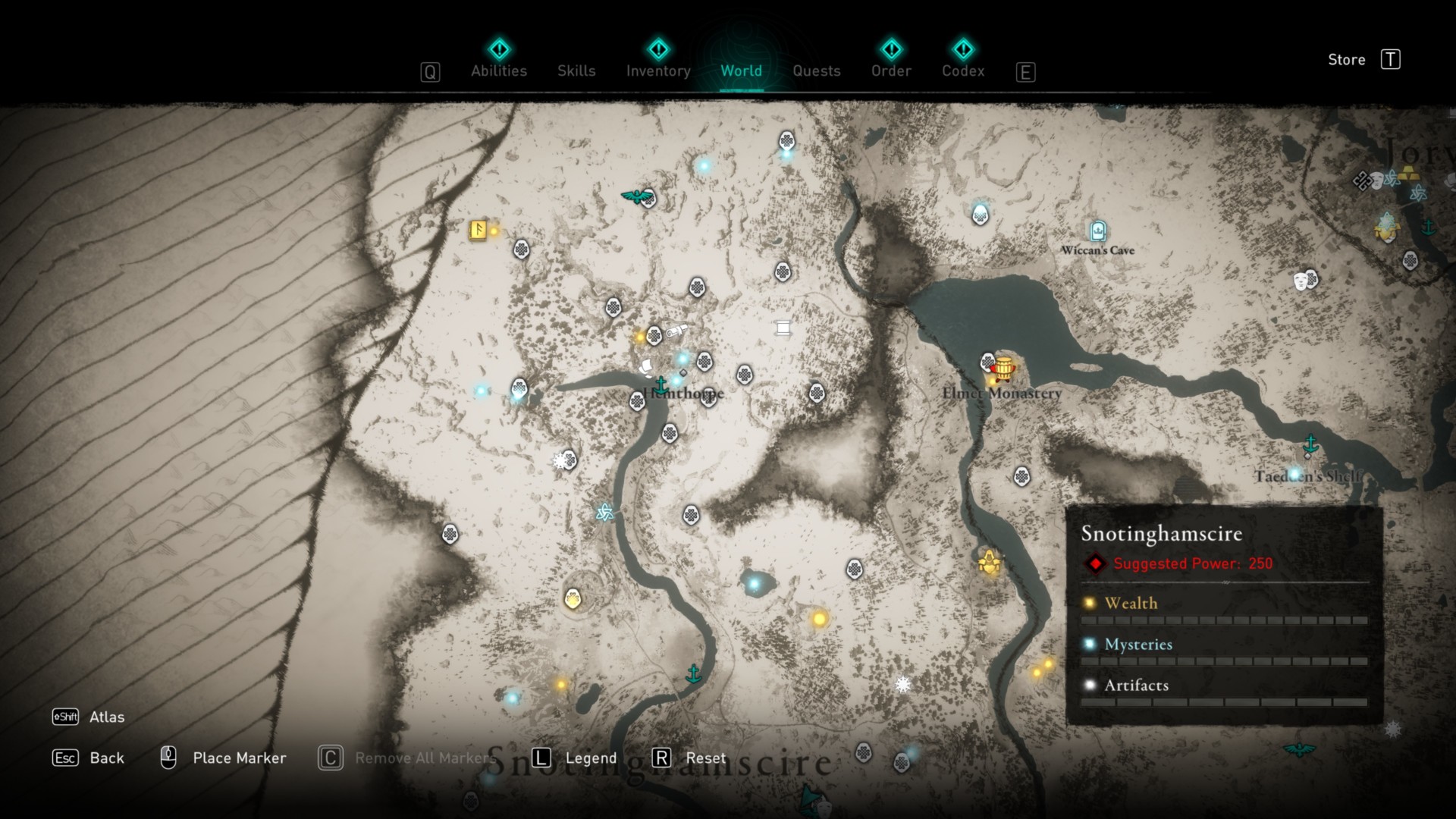
Task: Switch to the Abilities tab
Action: 498,71
